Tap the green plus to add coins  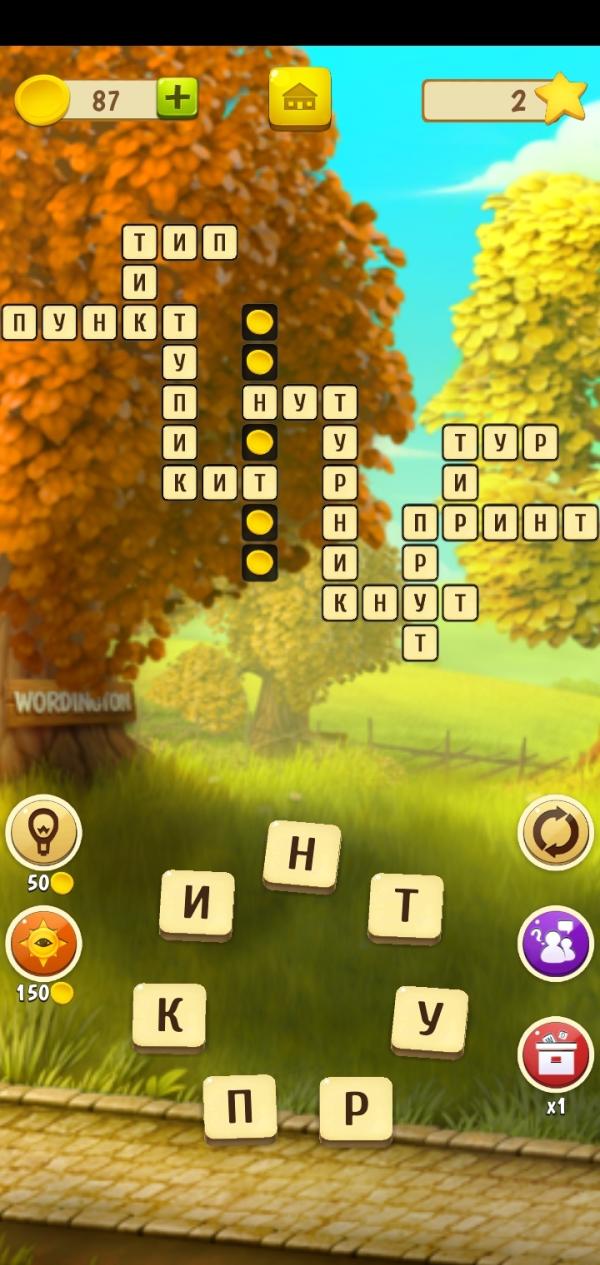(x=177, y=98)
